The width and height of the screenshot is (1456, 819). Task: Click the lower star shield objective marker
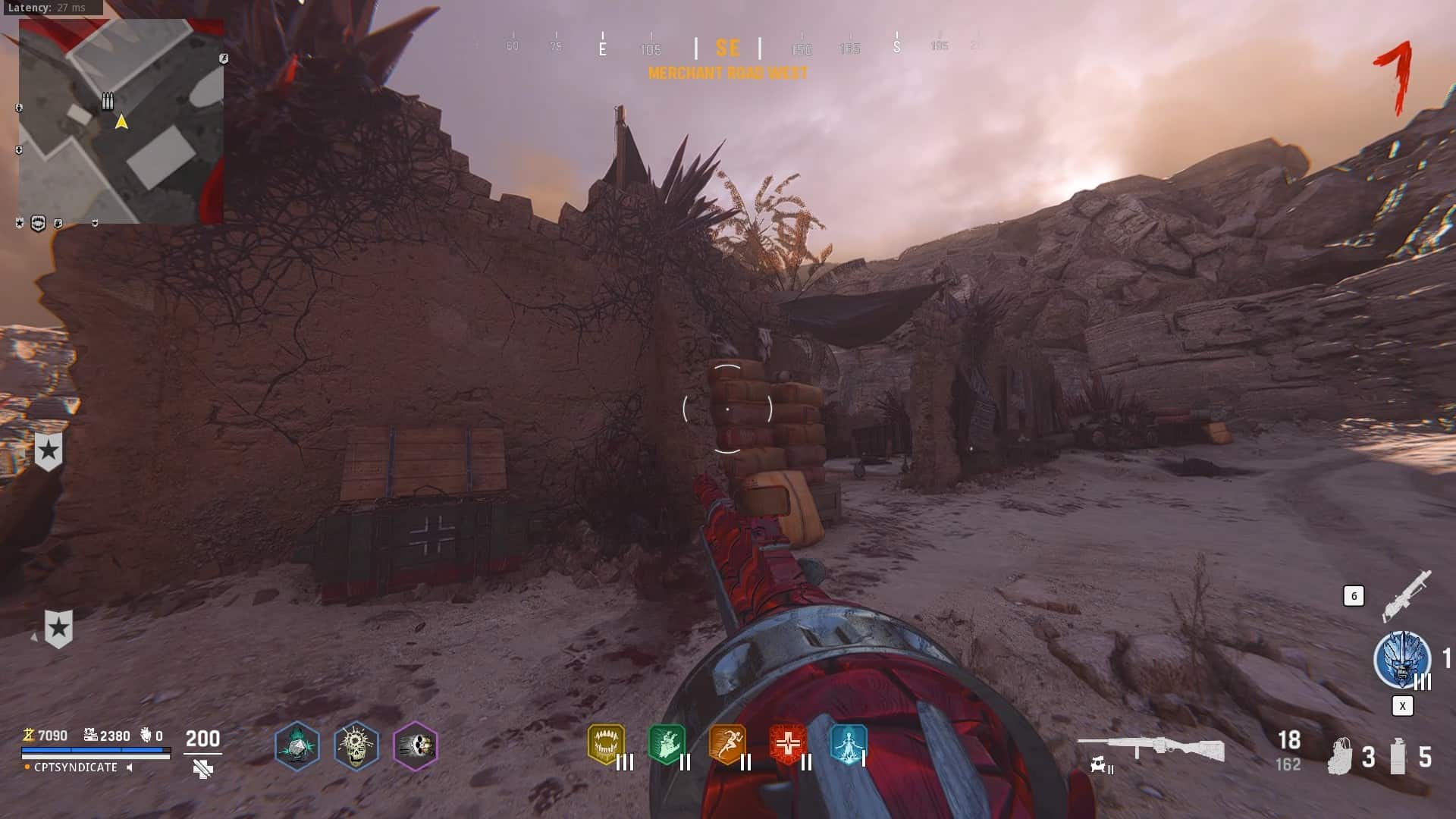58,629
